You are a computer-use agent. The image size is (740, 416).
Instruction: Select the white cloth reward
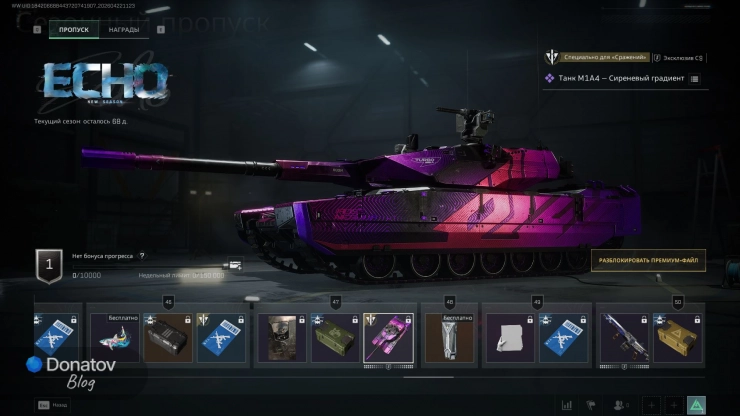point(509,337)
